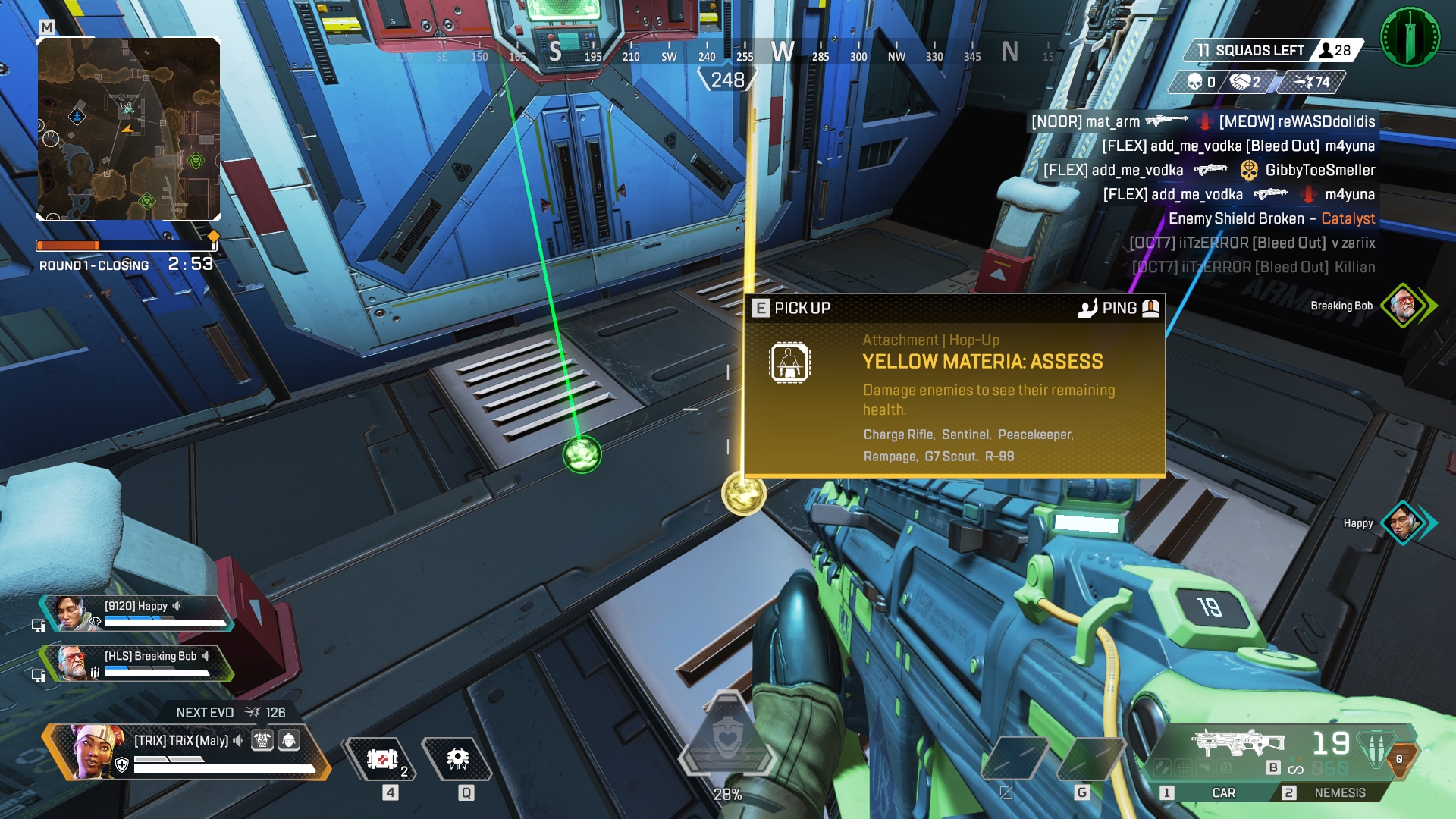Screen dimensions: 1456x819
Task: Click teammate Happy's status panel
Action: click(136, 613)
